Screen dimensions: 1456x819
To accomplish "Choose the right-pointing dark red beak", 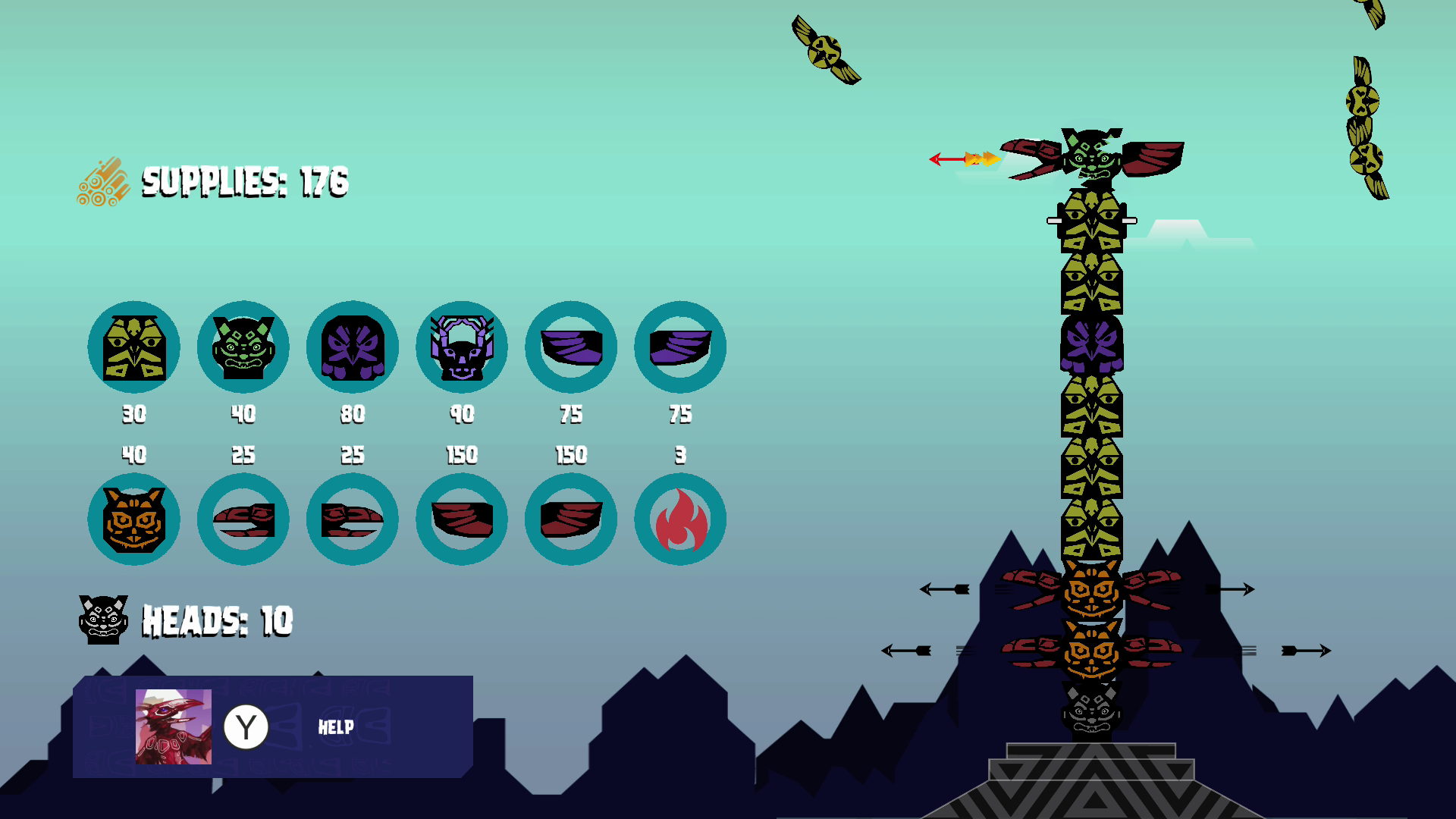I will pos(353,519).
